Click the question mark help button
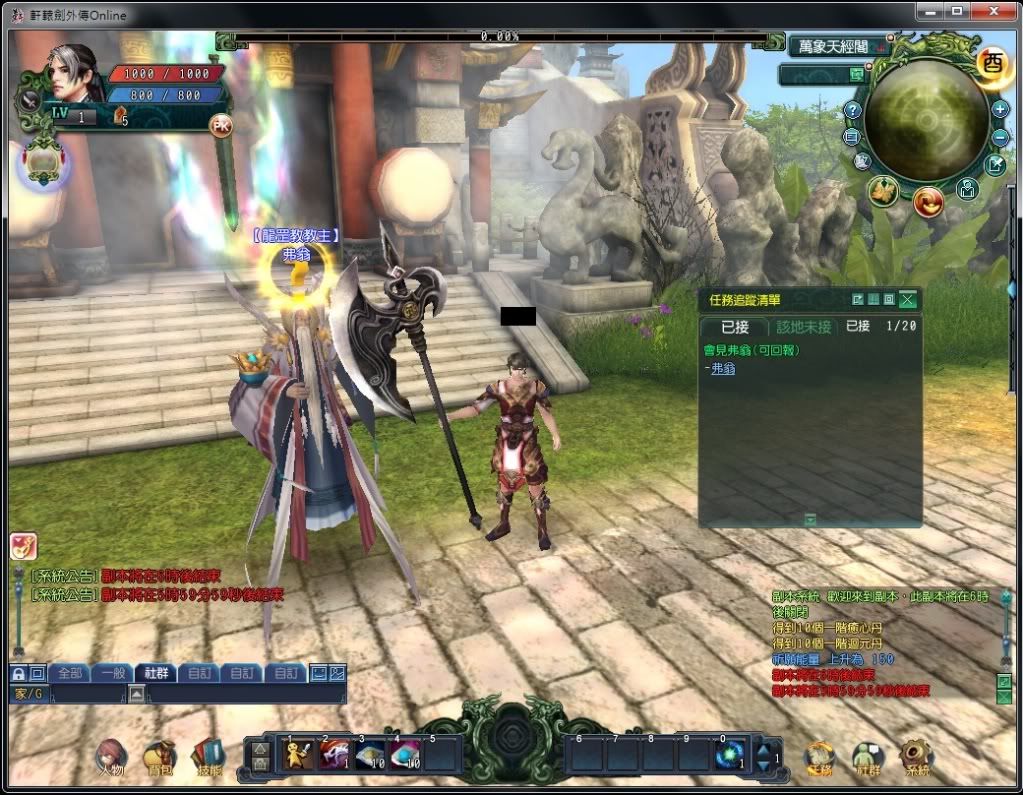 pyautogui.click(x=852, y=109)
